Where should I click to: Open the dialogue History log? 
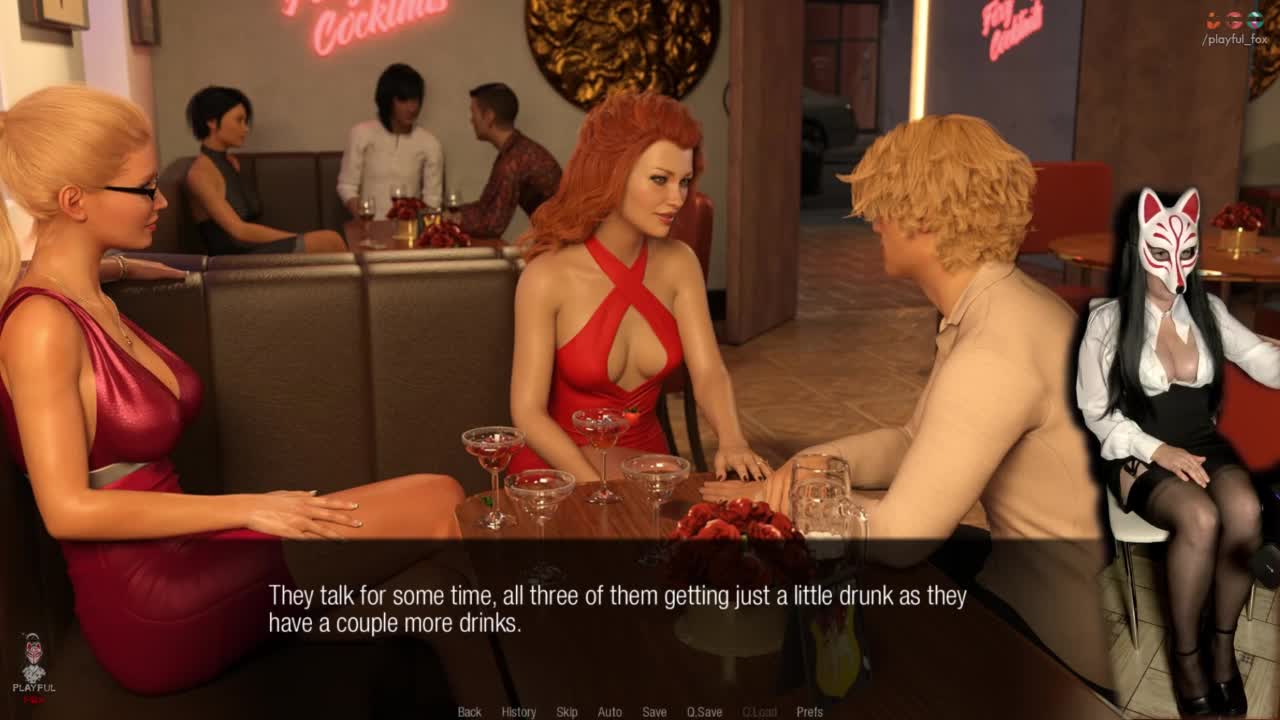tap(518, 712)
